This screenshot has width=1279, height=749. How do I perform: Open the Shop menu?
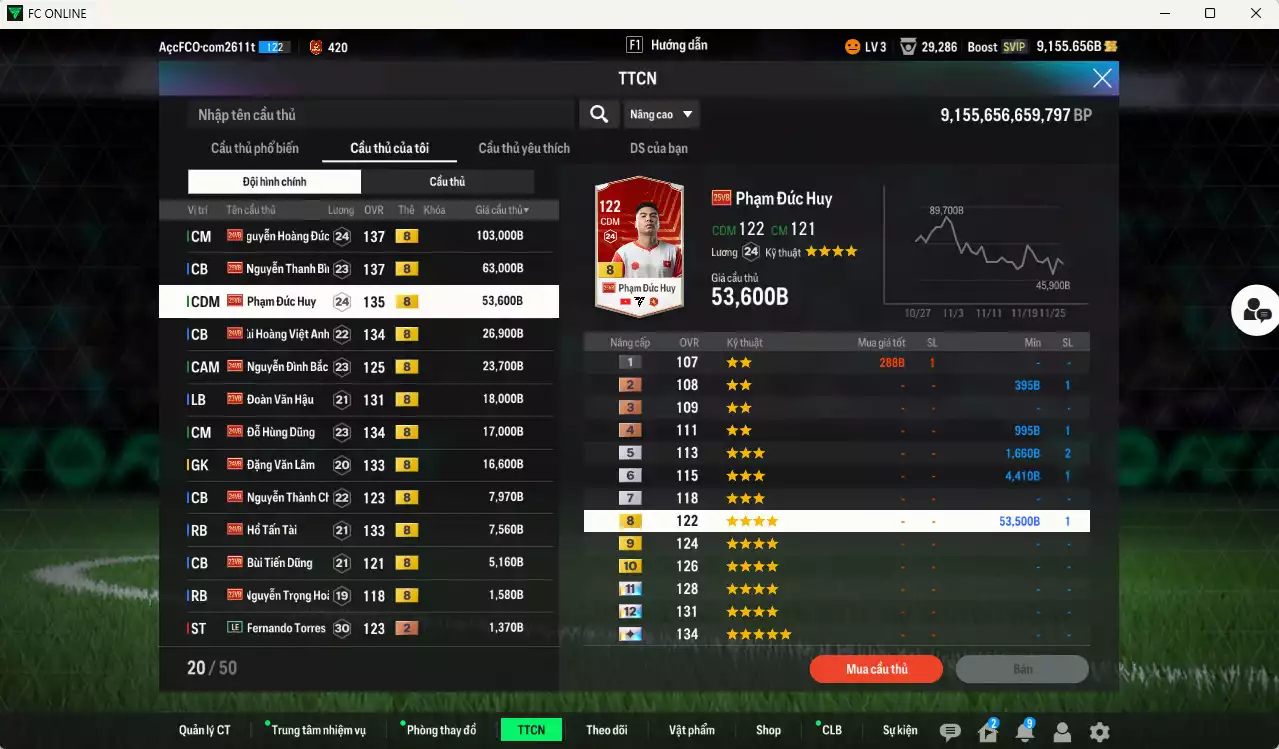(768, 730)
